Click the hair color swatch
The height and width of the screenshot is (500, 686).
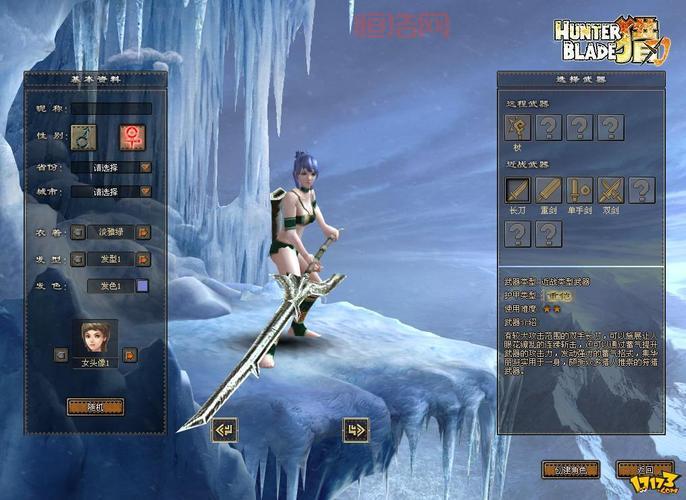pyautogui.click(x=142, y=286)
